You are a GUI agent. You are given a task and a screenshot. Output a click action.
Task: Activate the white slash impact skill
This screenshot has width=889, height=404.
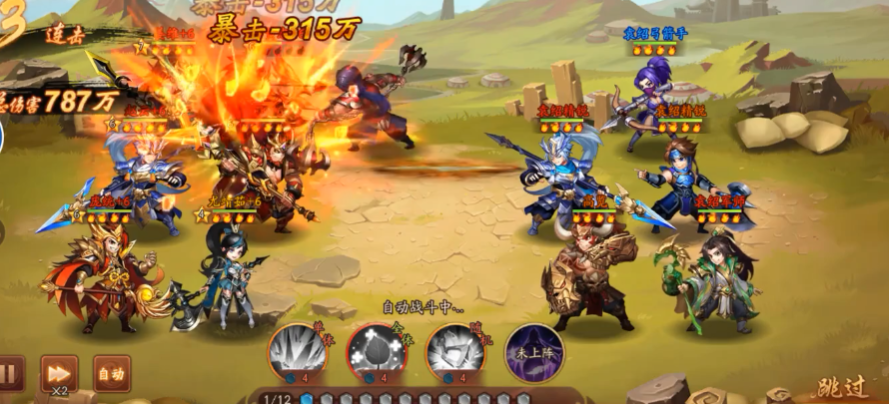[455, 351]
